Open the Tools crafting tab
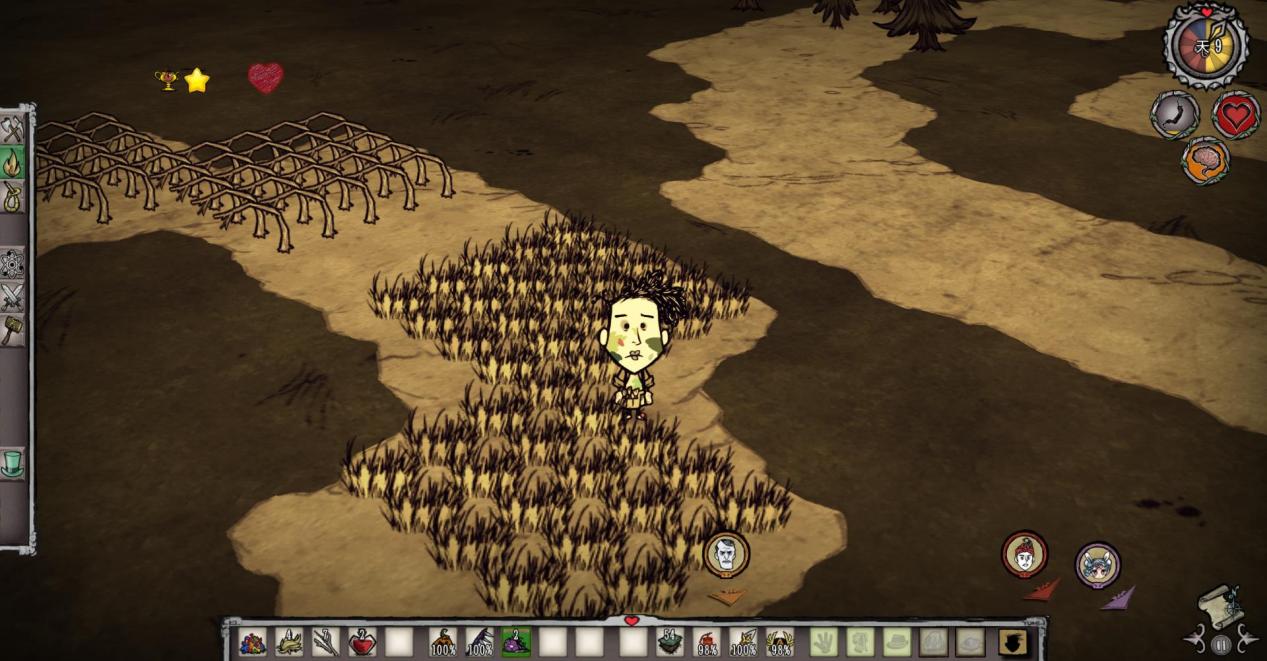 click(12, 130)
